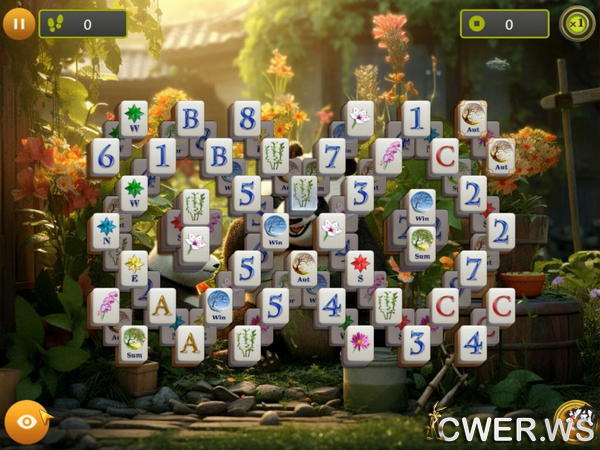The height and width of the screenshot is (450, 600).
Task: Pause the game with the orange button
Action: pyautogui.click(x=18, y=22)
